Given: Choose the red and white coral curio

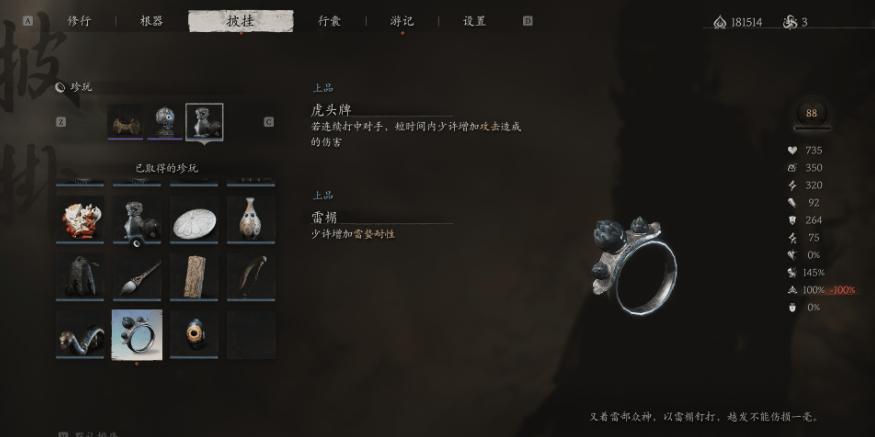Looking at the screenshot, I should click(80, 217).
